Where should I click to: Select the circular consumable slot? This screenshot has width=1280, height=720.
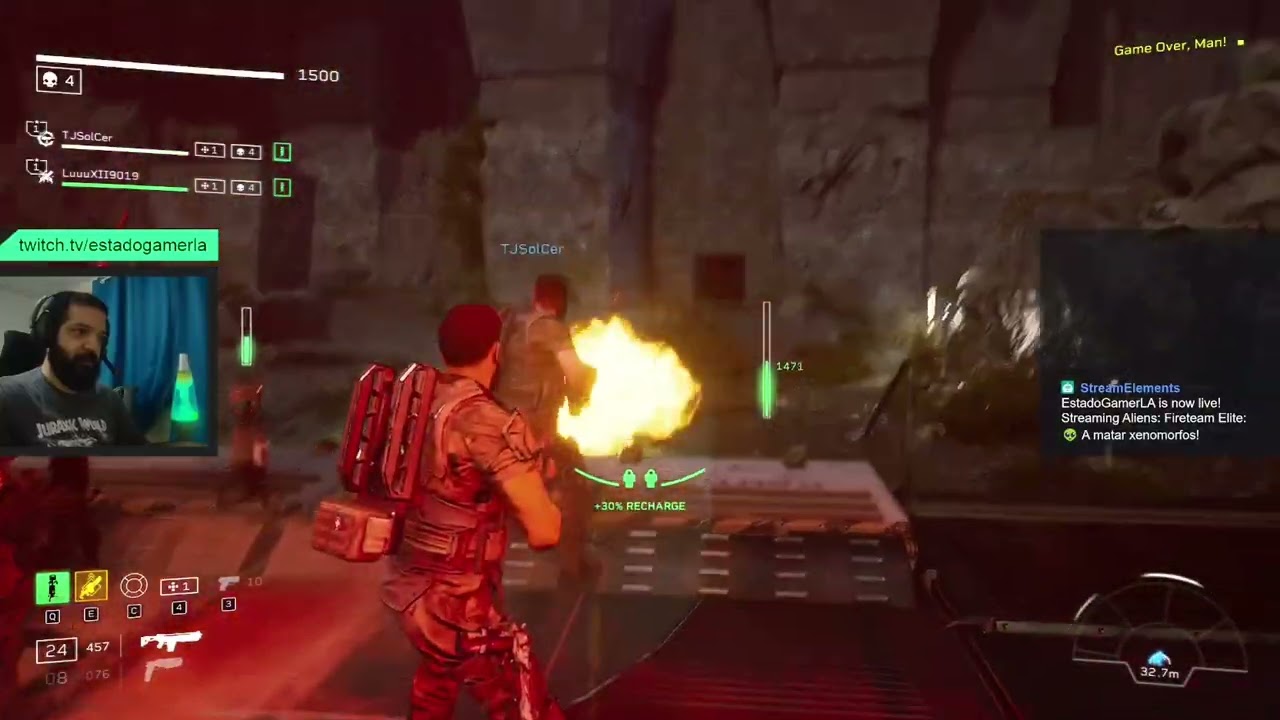pos(134,586)
